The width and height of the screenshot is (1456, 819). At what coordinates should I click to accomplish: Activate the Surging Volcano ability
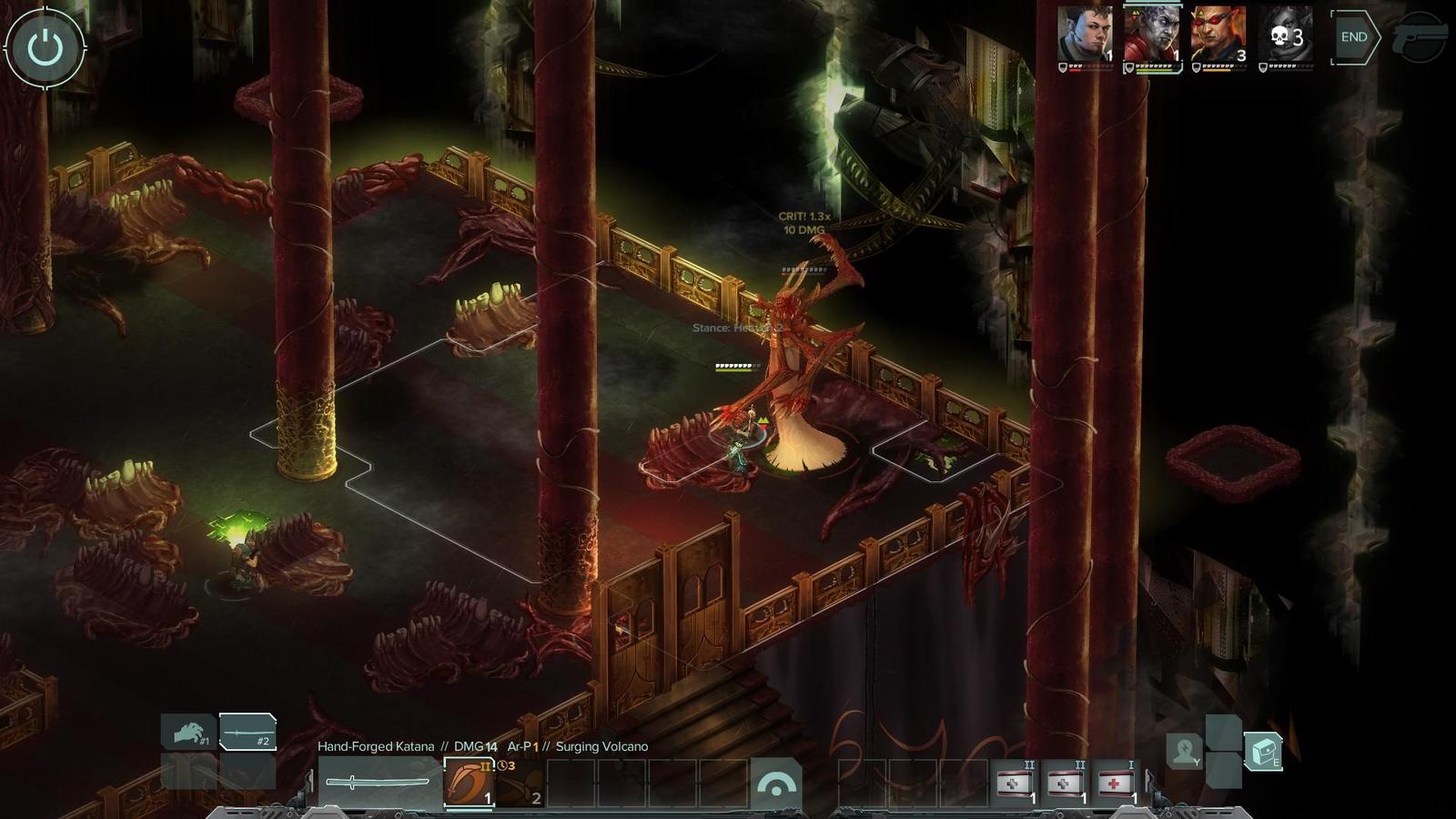pyautogui.click(x=469, y=782)
